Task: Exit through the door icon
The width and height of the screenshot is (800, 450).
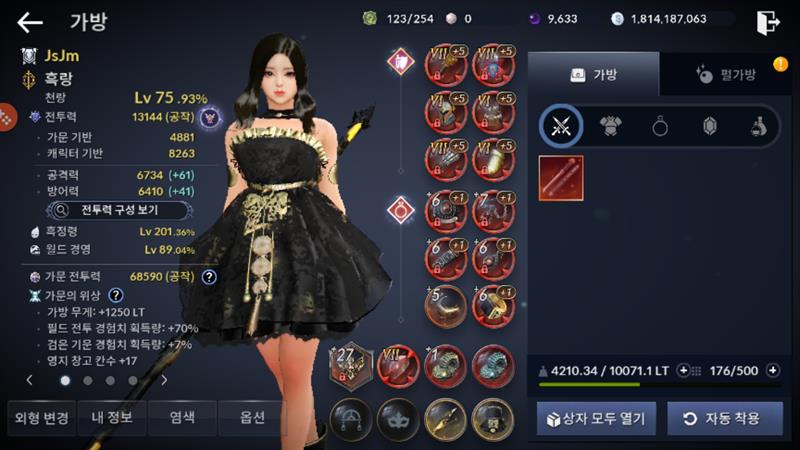Action: (768, 22)
